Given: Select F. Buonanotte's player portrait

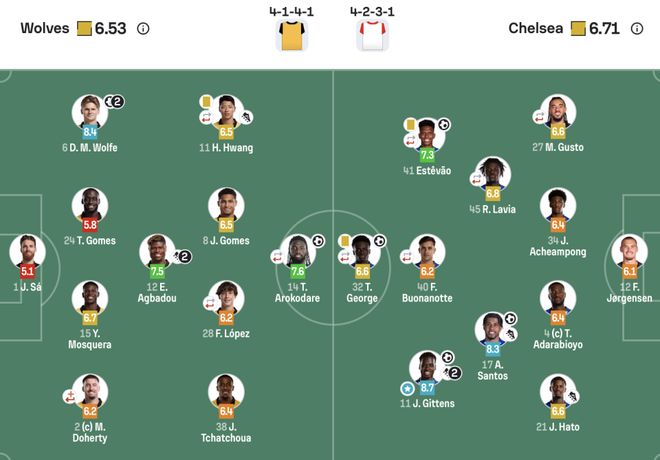Looking at the screenshot, I should [x=427, y=251].
